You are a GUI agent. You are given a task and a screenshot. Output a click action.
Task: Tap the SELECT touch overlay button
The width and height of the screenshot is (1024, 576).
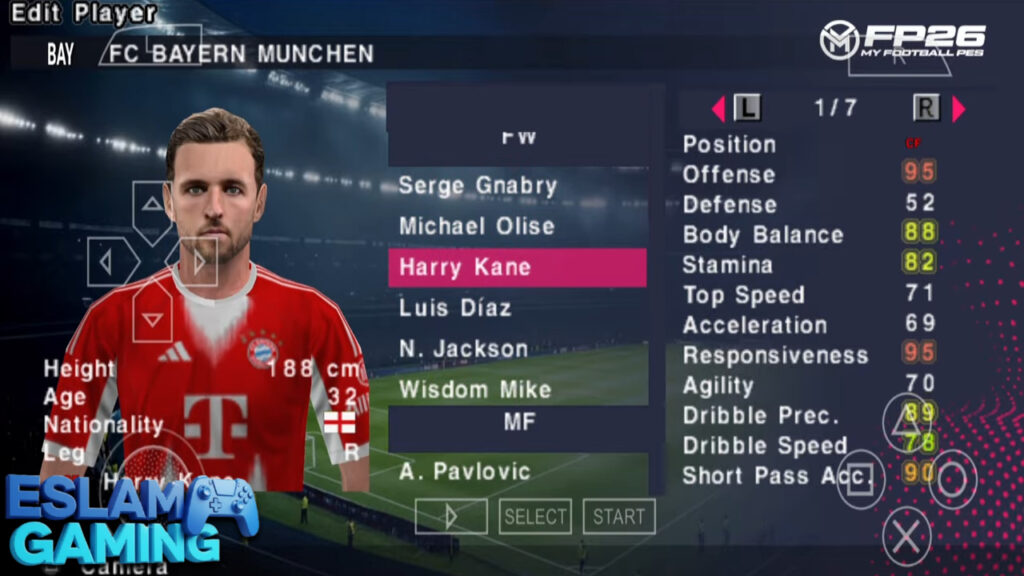[535, 516]
